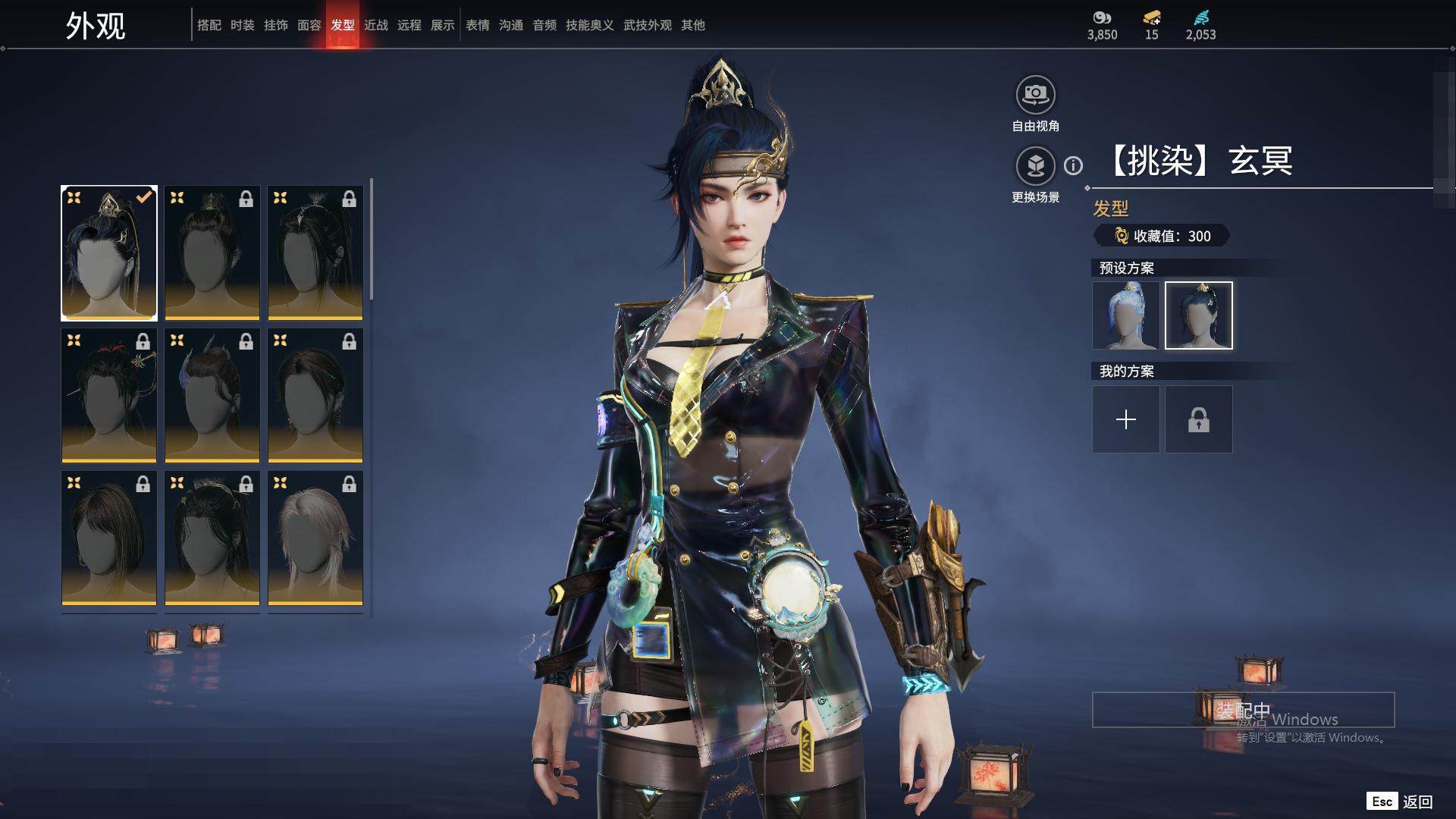1456x819 pixels.
Task: Choose the white-blue hair preset
Action: [x=1125, y=315]
